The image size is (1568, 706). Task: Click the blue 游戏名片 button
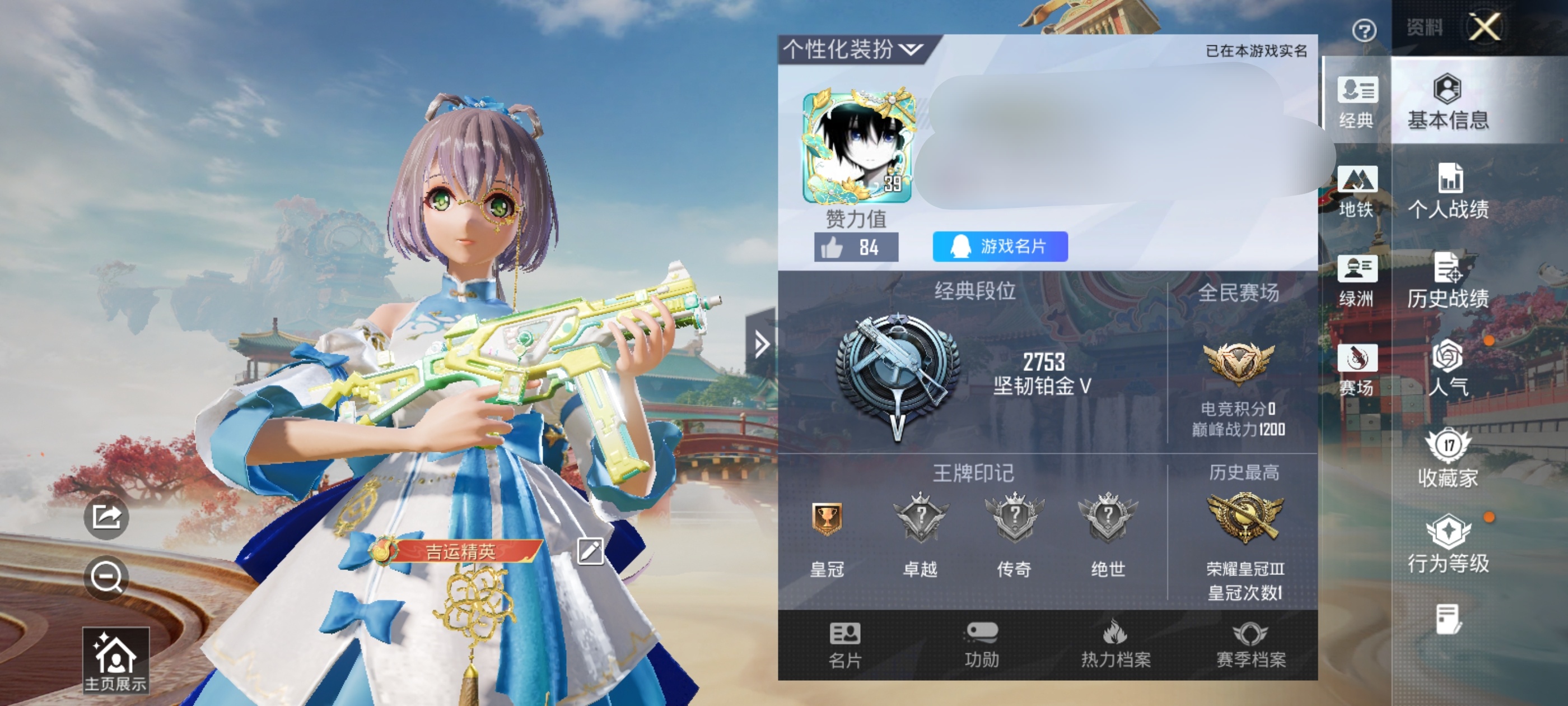(1000, 247)
